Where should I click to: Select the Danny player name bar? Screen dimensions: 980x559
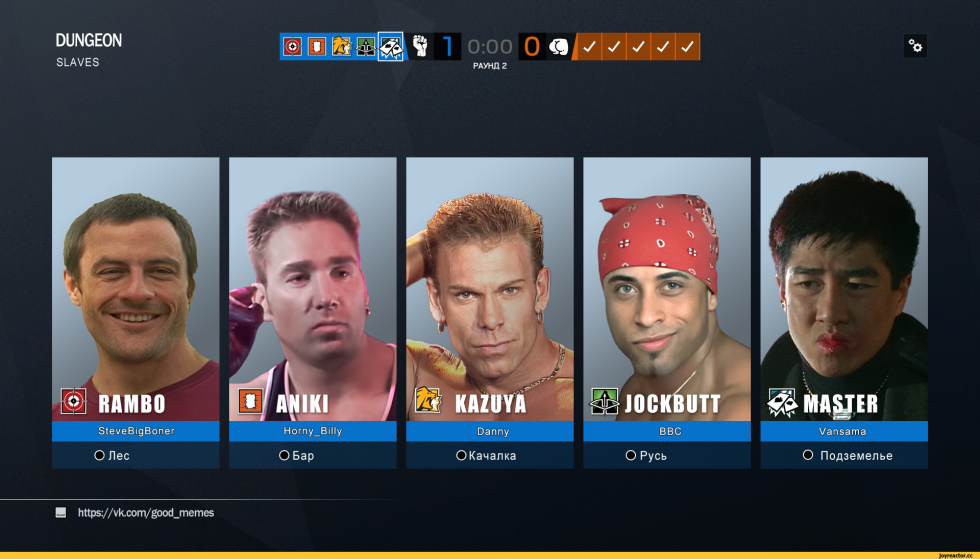click(489, 432)
